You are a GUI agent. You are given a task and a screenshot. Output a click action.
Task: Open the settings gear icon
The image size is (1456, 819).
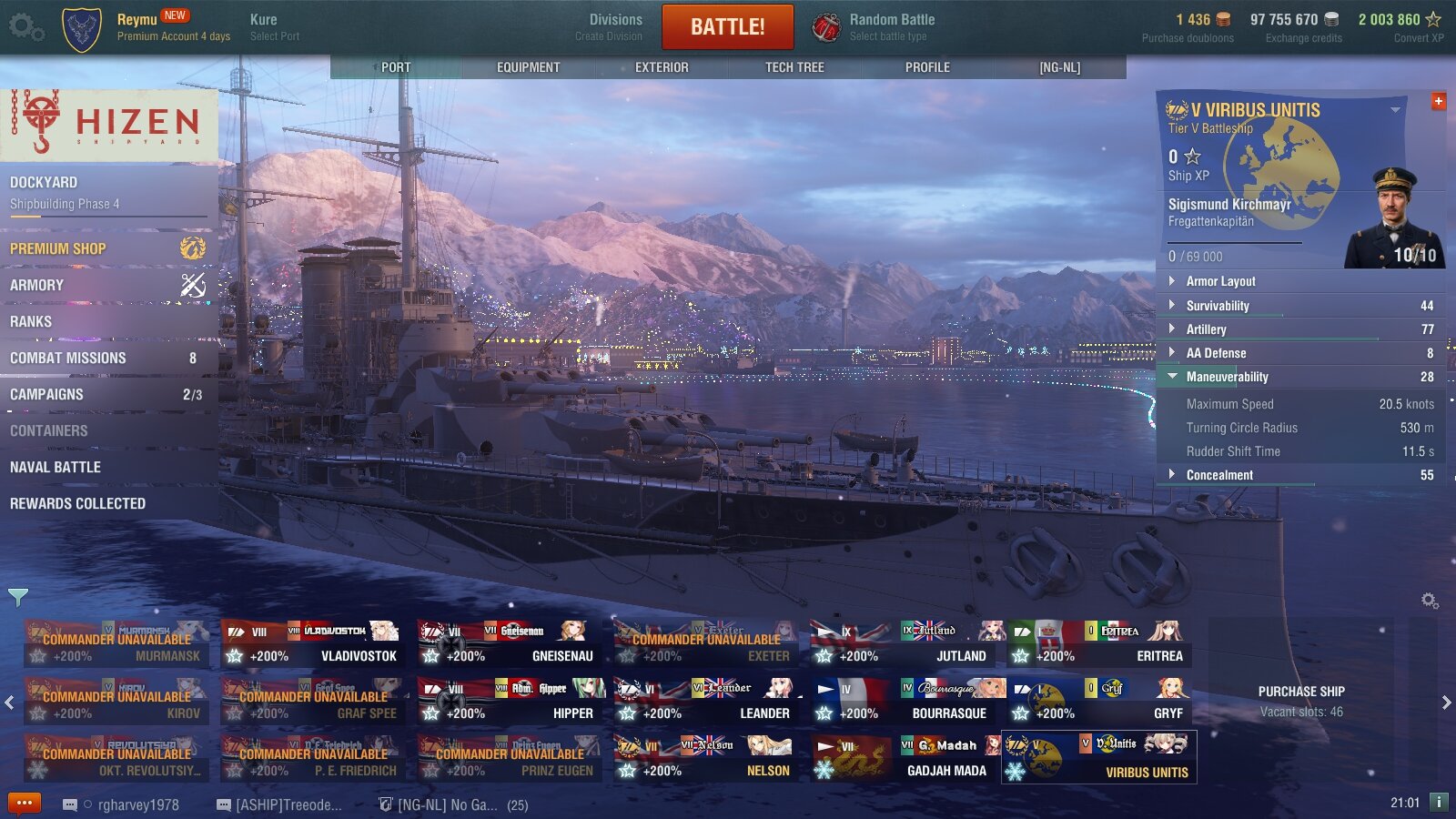pos(25,27)
